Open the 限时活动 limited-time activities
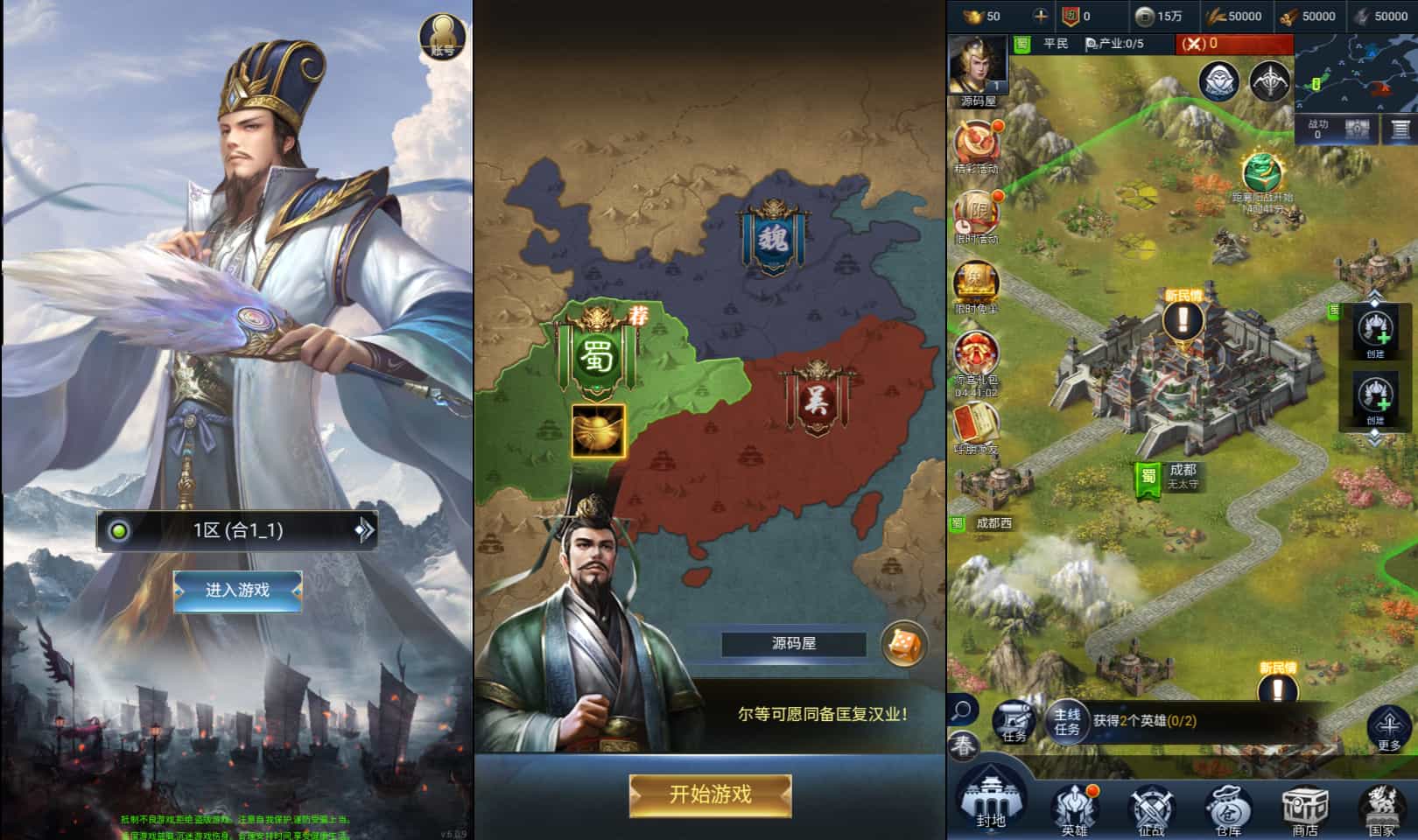Screen dimensions: 1418x840 tap(978, 212)
